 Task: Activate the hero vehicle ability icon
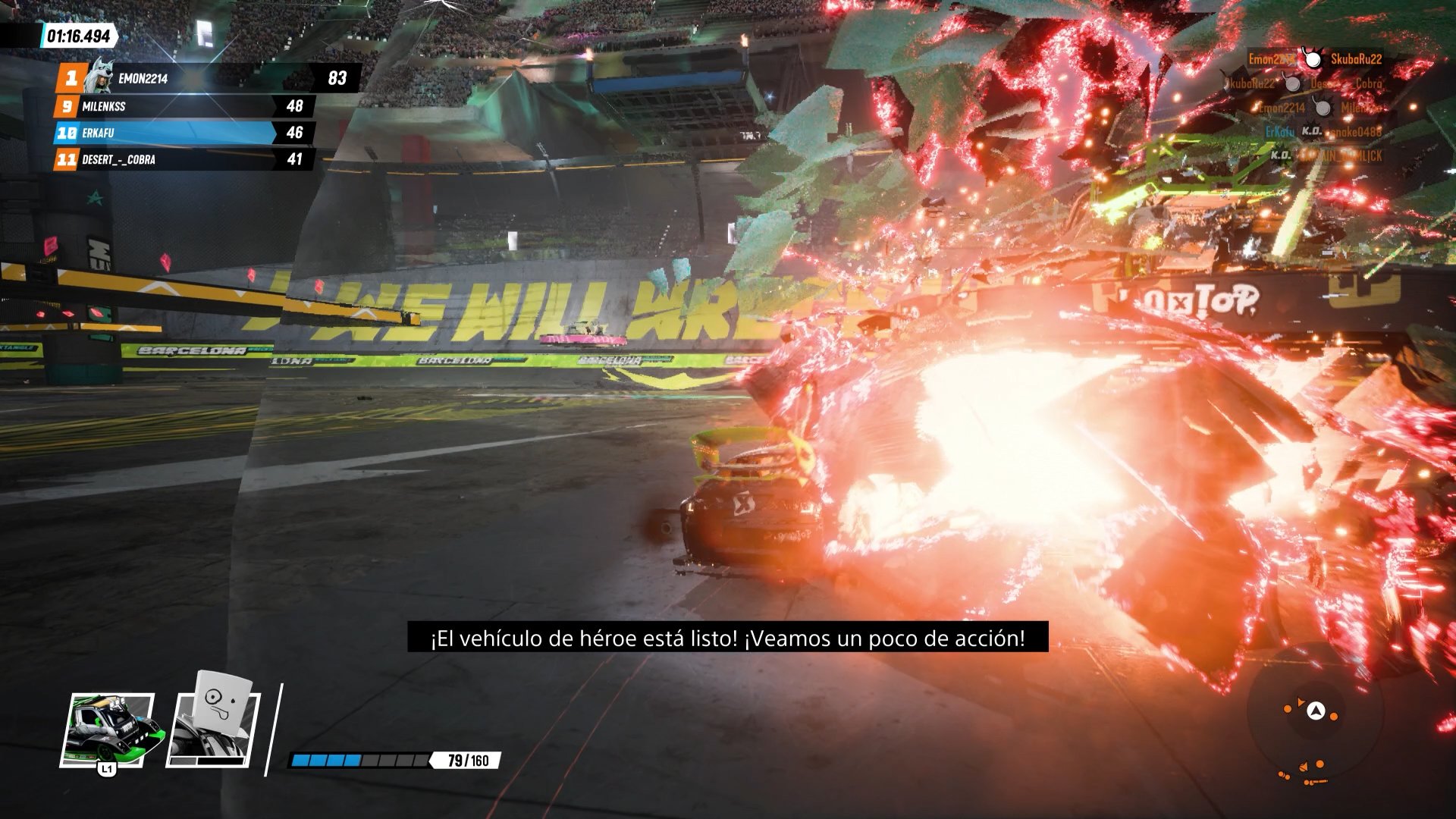coord(111,730)
